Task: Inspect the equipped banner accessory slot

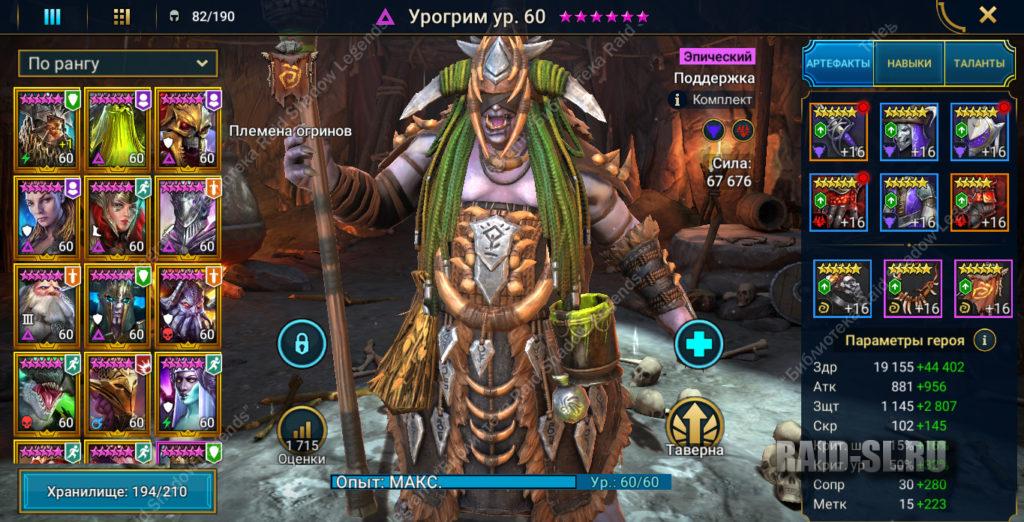Action: [x=983, y=288]
